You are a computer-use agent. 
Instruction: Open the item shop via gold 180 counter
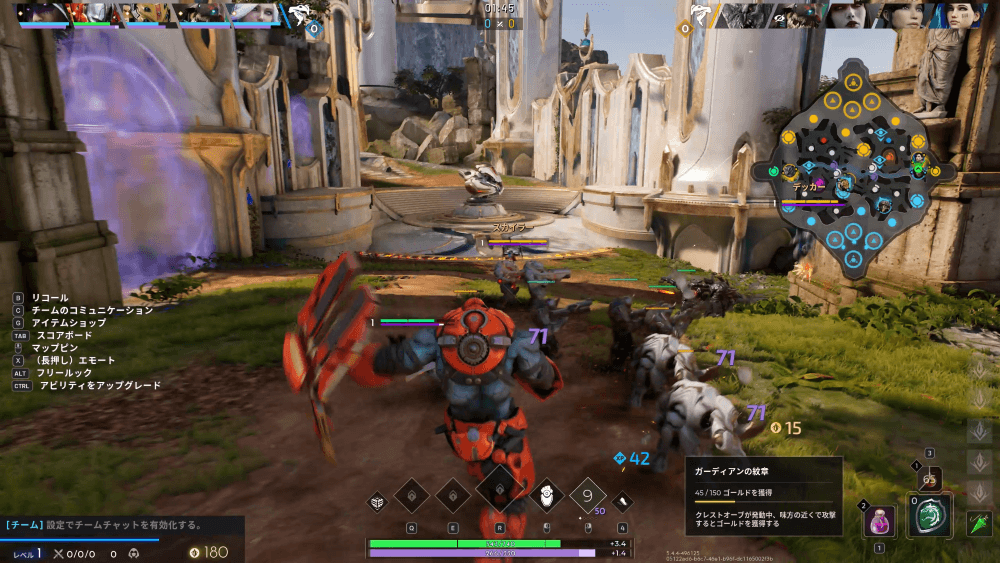[208, 552]
